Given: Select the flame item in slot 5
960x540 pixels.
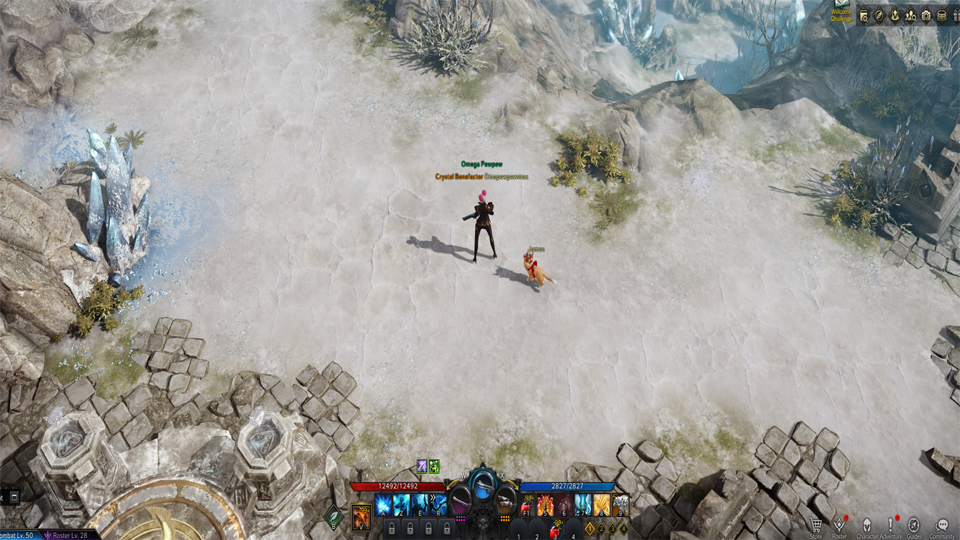Looking at the screenshot, I should pos(545,506).
